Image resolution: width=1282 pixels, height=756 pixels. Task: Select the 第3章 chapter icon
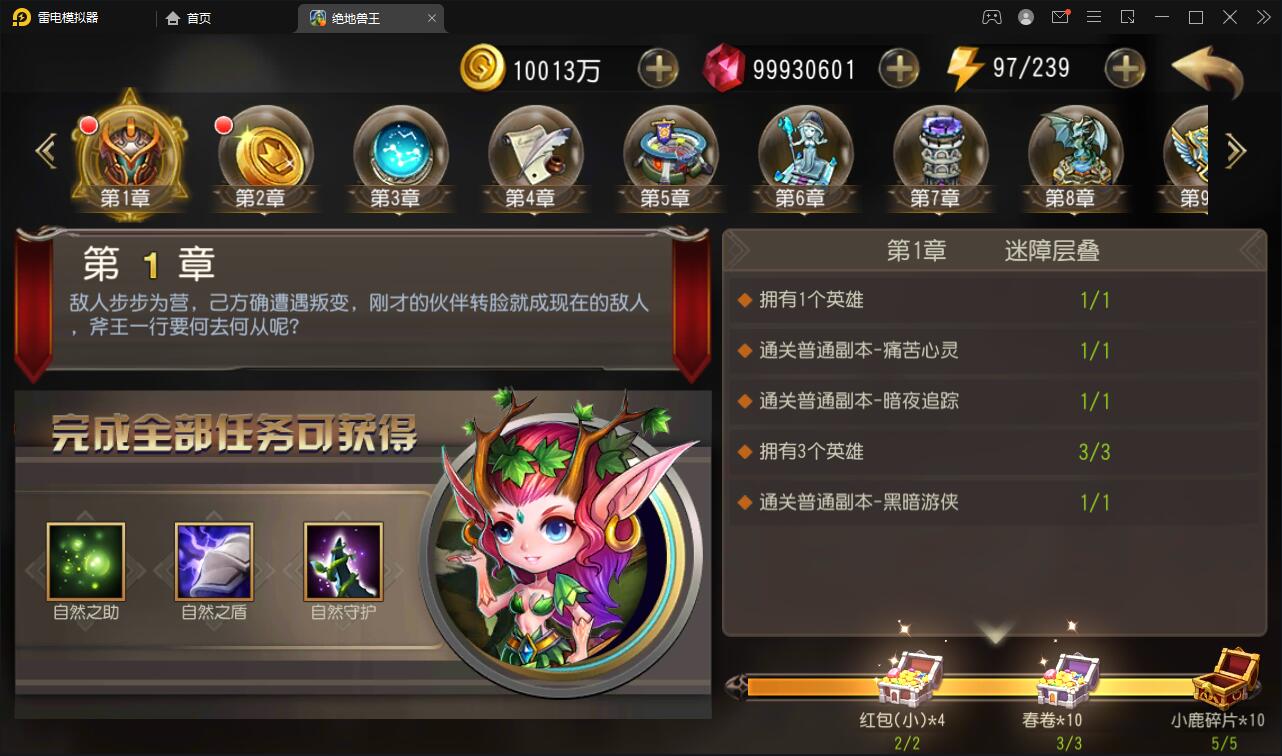click(401, 150)
